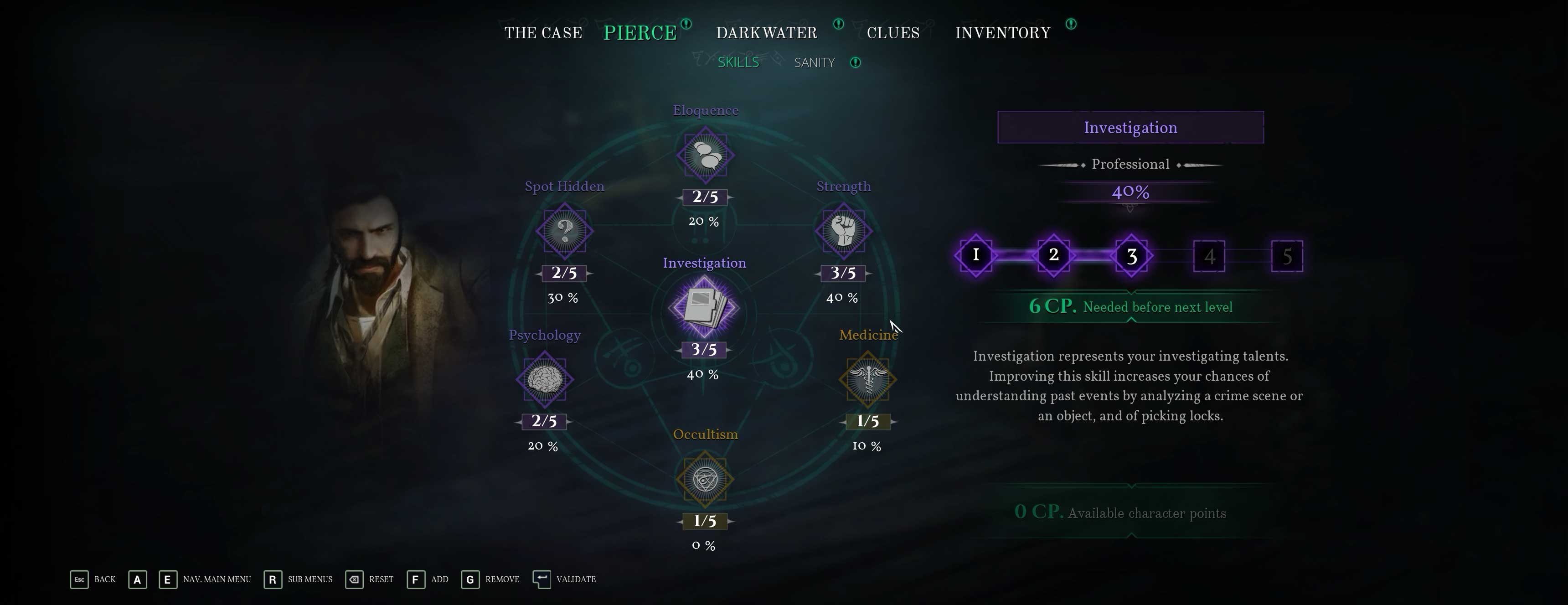
Task: Go to the Inventory tab
Action: [x=1002, y=33]
